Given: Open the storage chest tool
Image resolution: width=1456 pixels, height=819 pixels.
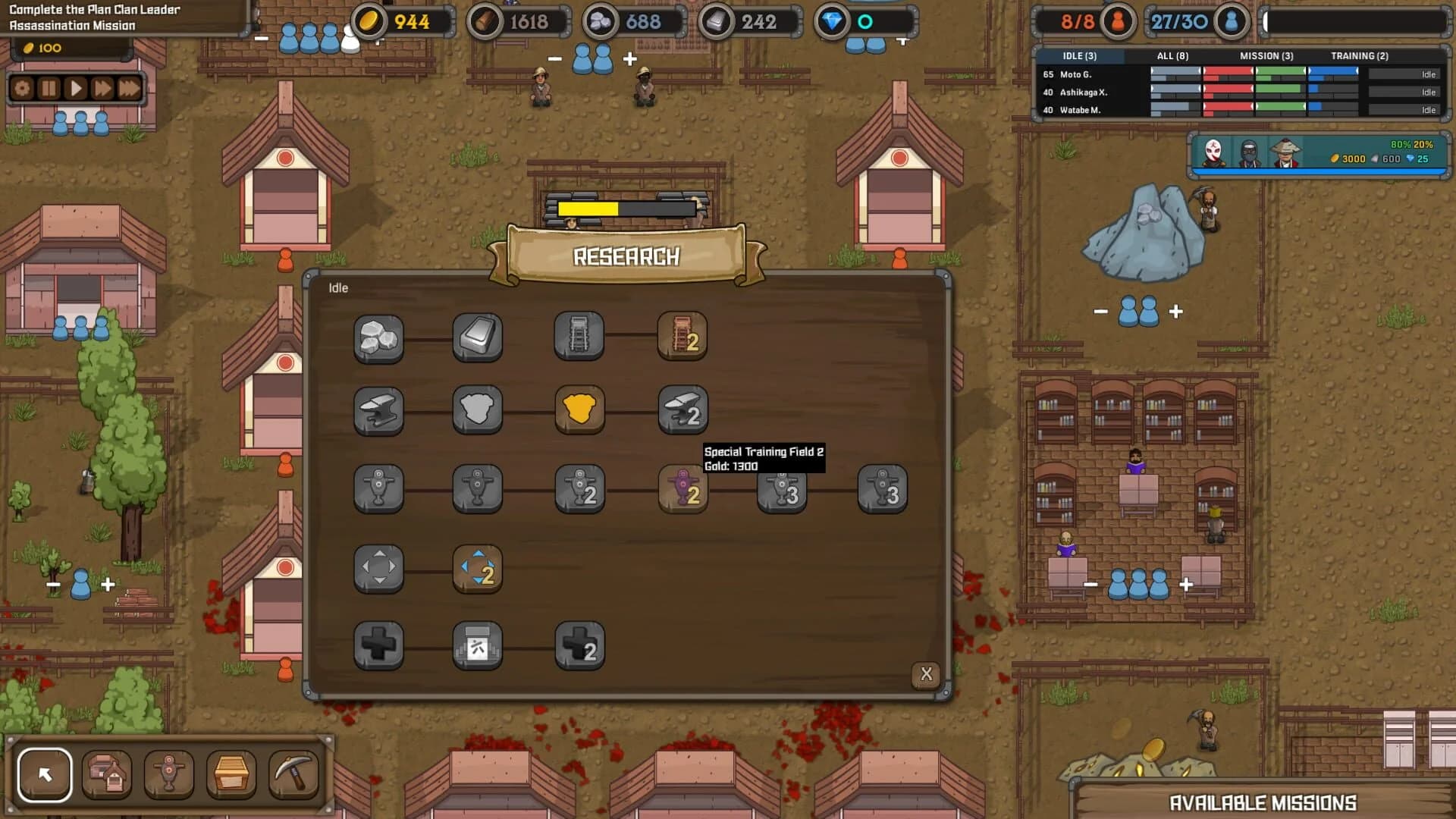Looking at the screenshot, I should [x=231, y=774].
